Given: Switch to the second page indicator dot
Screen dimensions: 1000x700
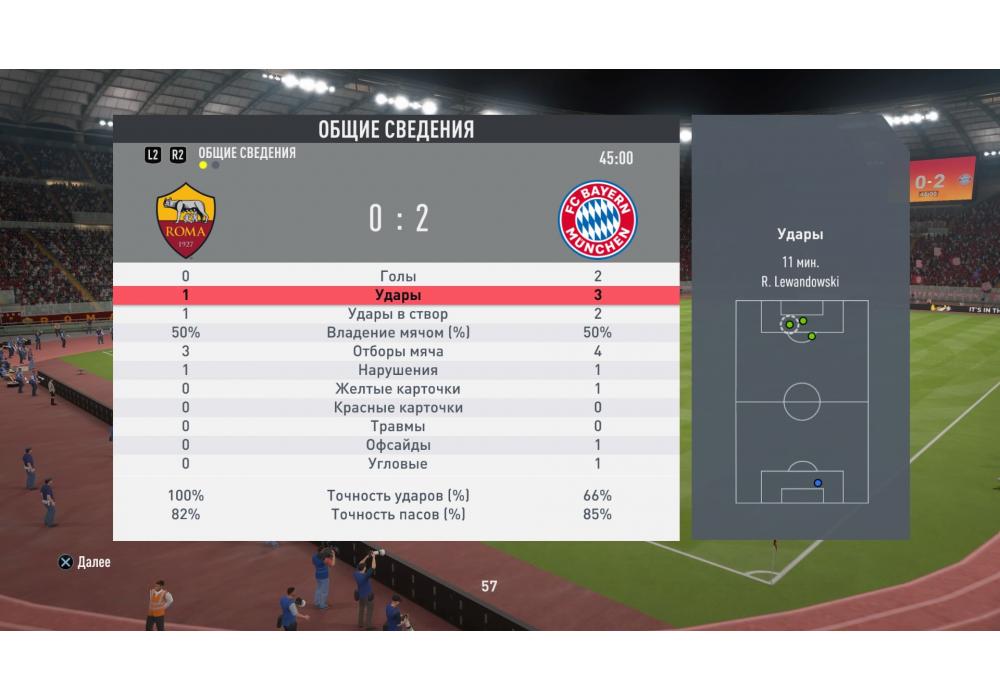Looking at the screenshot, I should (216, 165).
